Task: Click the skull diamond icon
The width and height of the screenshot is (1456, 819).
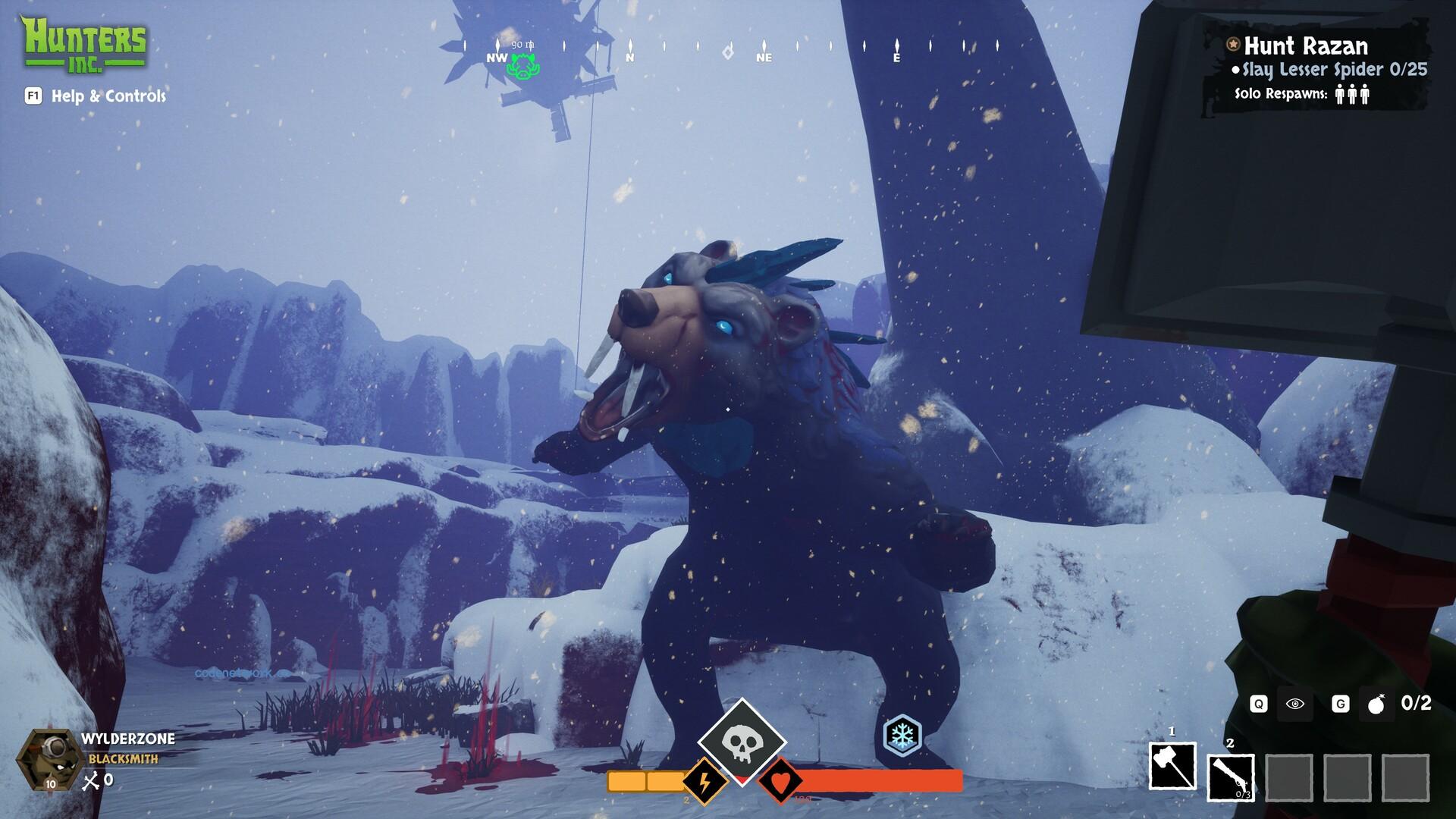Action: pos(741,741)
